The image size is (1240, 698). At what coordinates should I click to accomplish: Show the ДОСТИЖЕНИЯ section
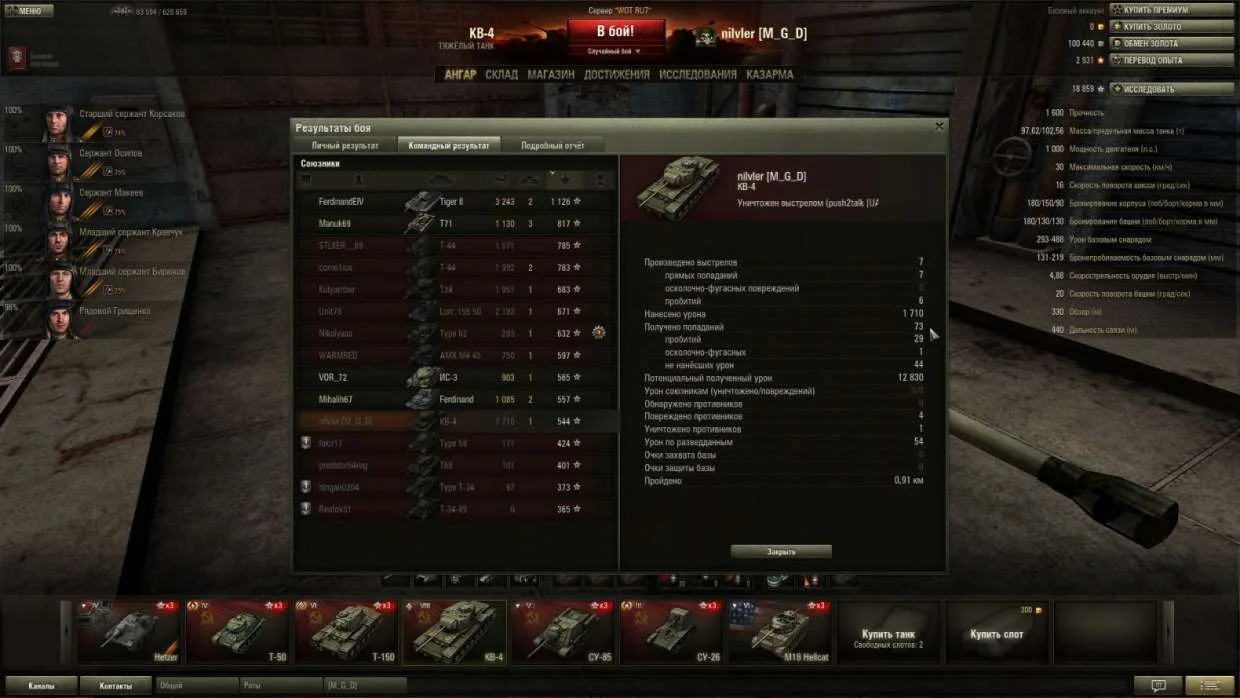pyautogui.click(x=616, y=75)
